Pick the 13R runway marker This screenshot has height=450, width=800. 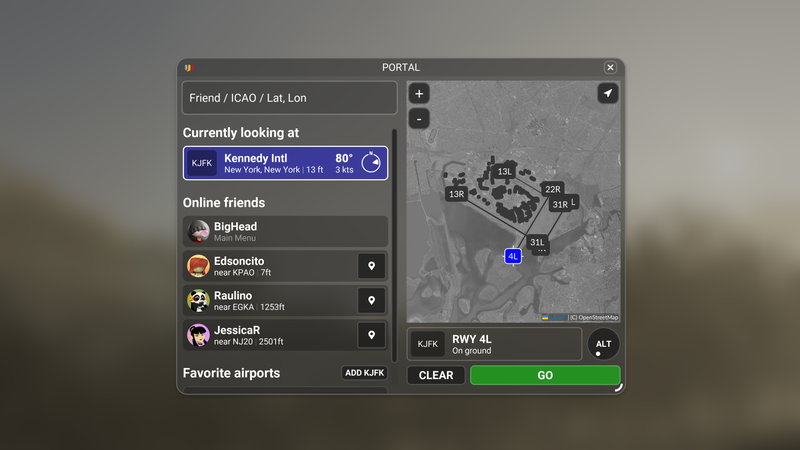click(457, 194)
